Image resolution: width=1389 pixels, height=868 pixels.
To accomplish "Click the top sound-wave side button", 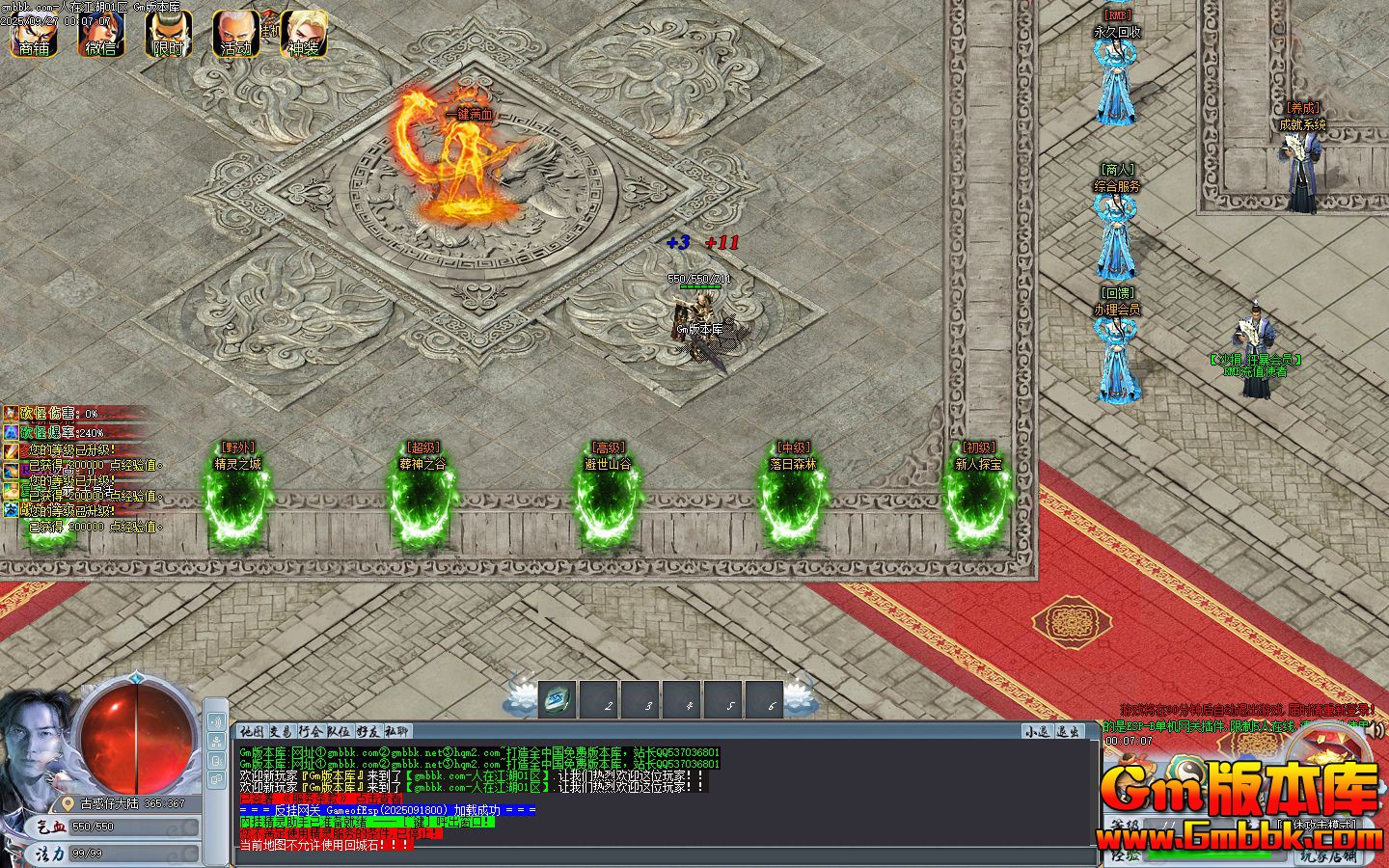I will pyautogui.click(x=216, y=722).
